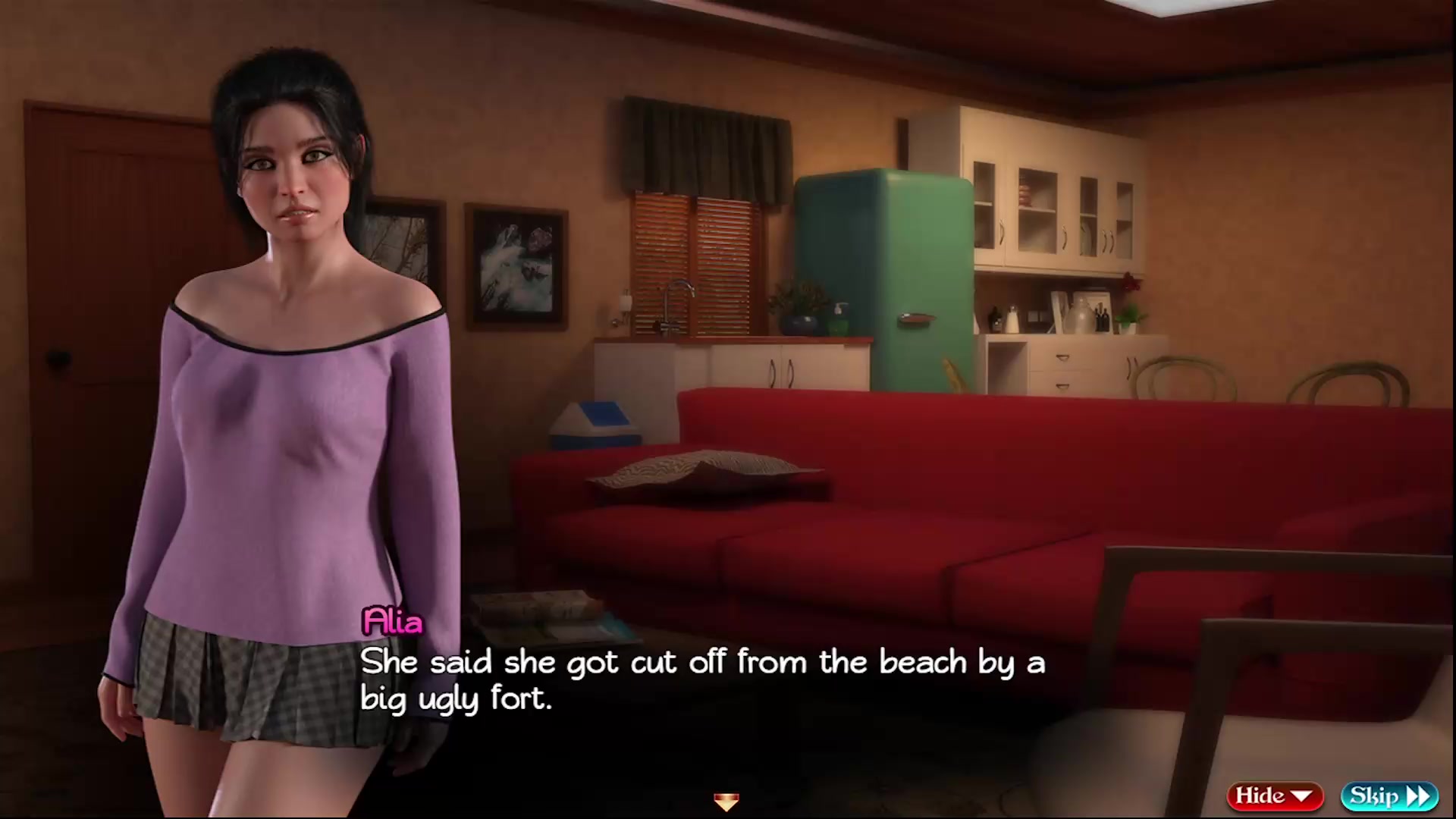Image resolution: width=1456 pixels, height=819 pixels.
Task: Advance dialogue using the down arrow indicator
Action: [726, 801]
